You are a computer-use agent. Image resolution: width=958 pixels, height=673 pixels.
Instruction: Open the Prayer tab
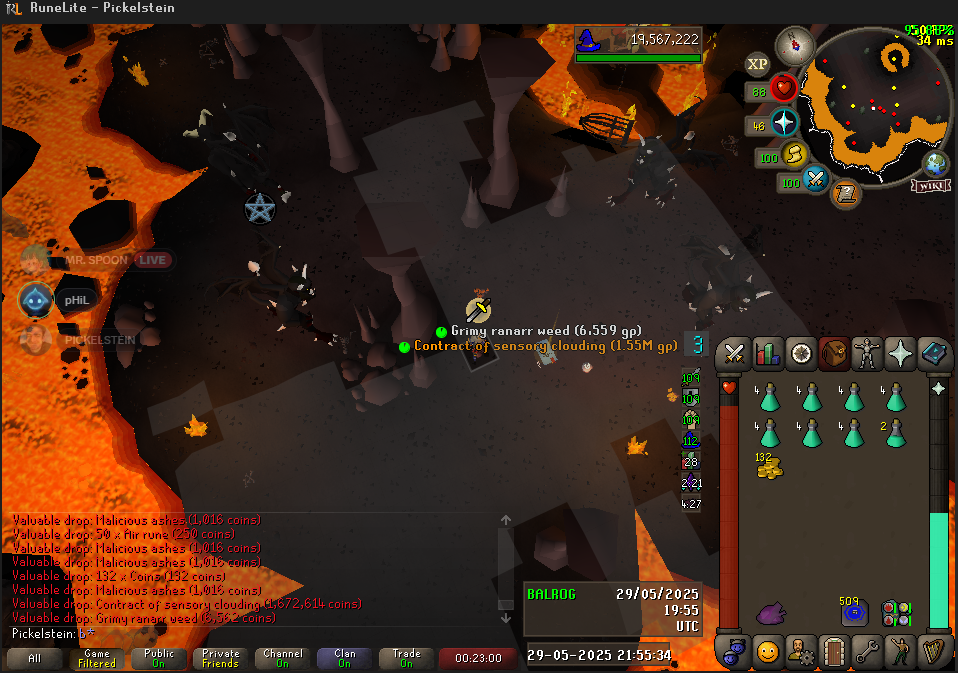(902, 353)
